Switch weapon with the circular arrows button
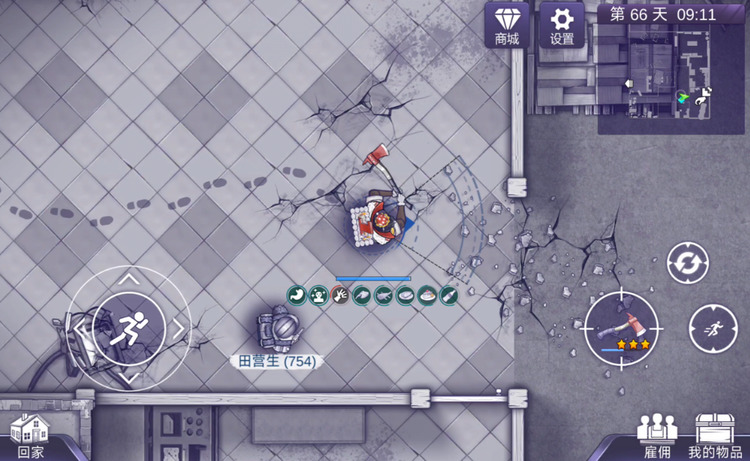 [688, 263]
